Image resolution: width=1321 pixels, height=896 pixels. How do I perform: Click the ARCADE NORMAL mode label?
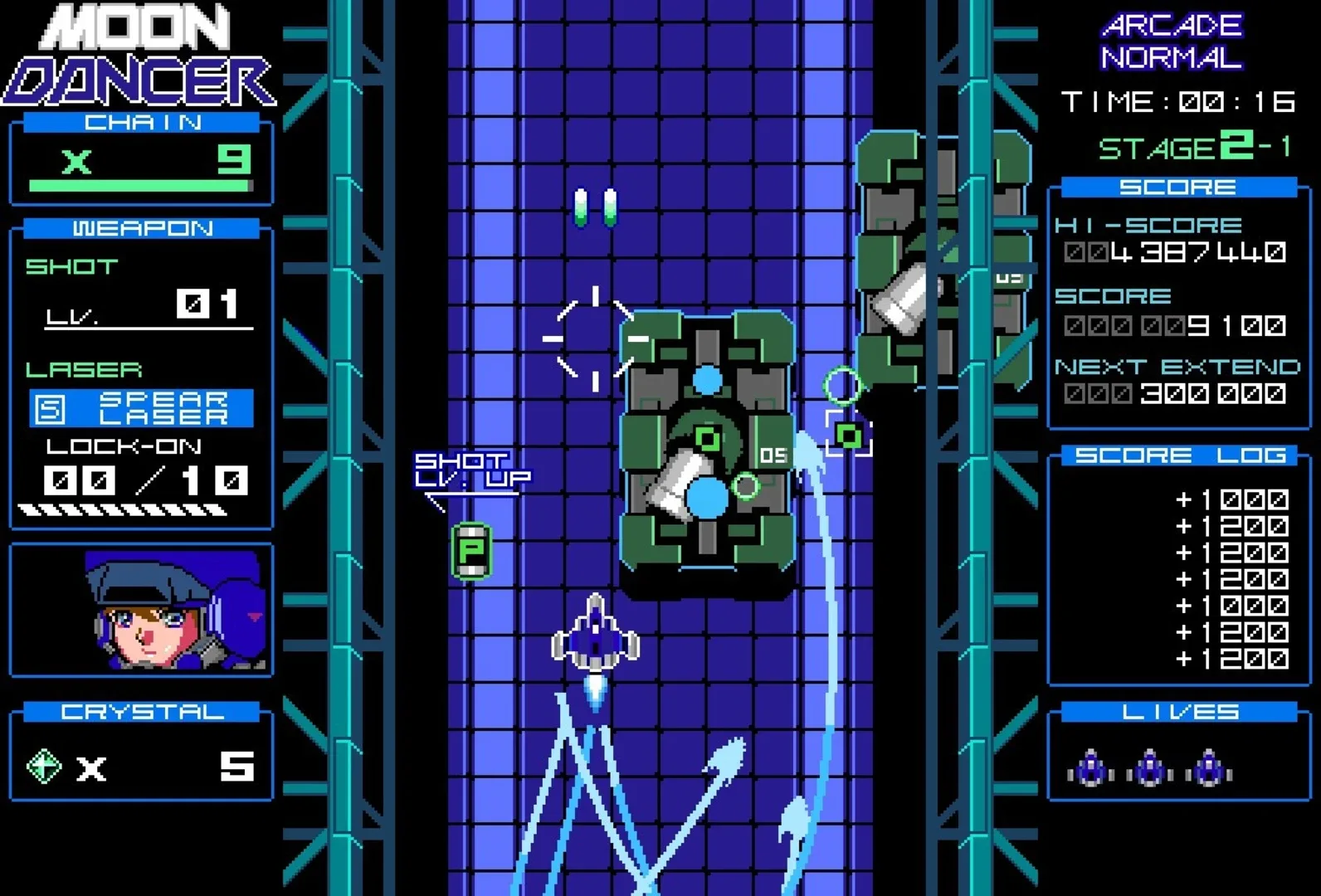(x=1171, y=41)
